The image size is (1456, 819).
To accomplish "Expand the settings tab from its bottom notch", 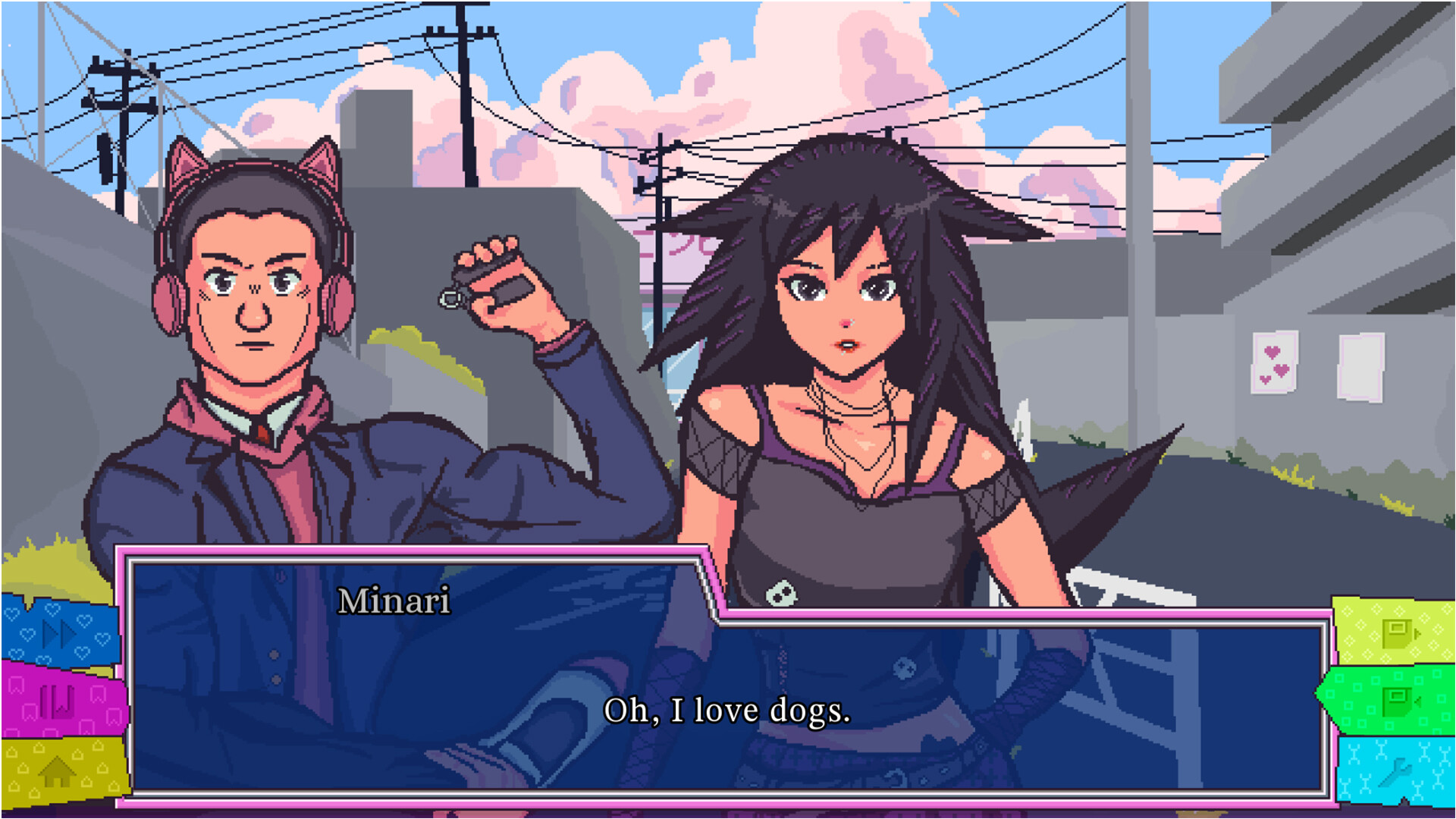I will tap(1403, 800).
